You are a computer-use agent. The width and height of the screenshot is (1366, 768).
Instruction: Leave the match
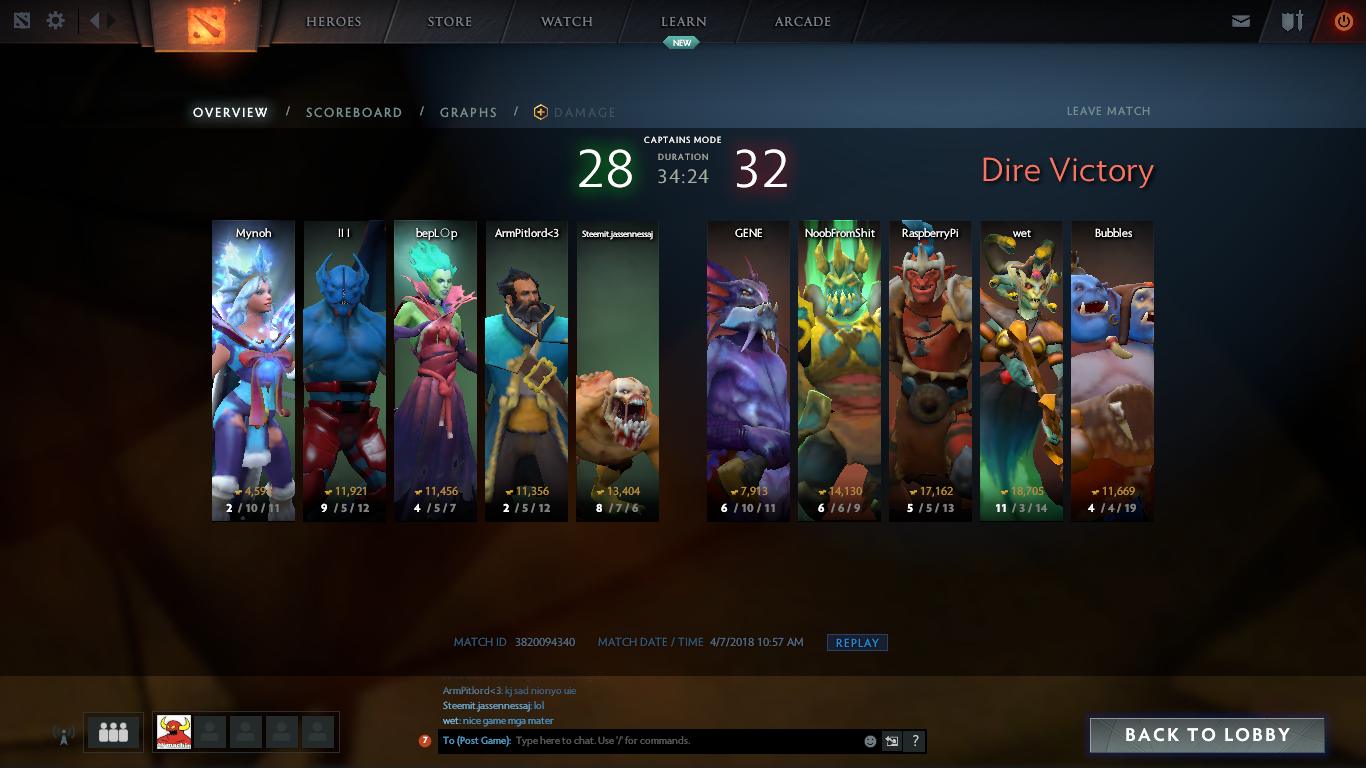click(x=1108, y=111)
